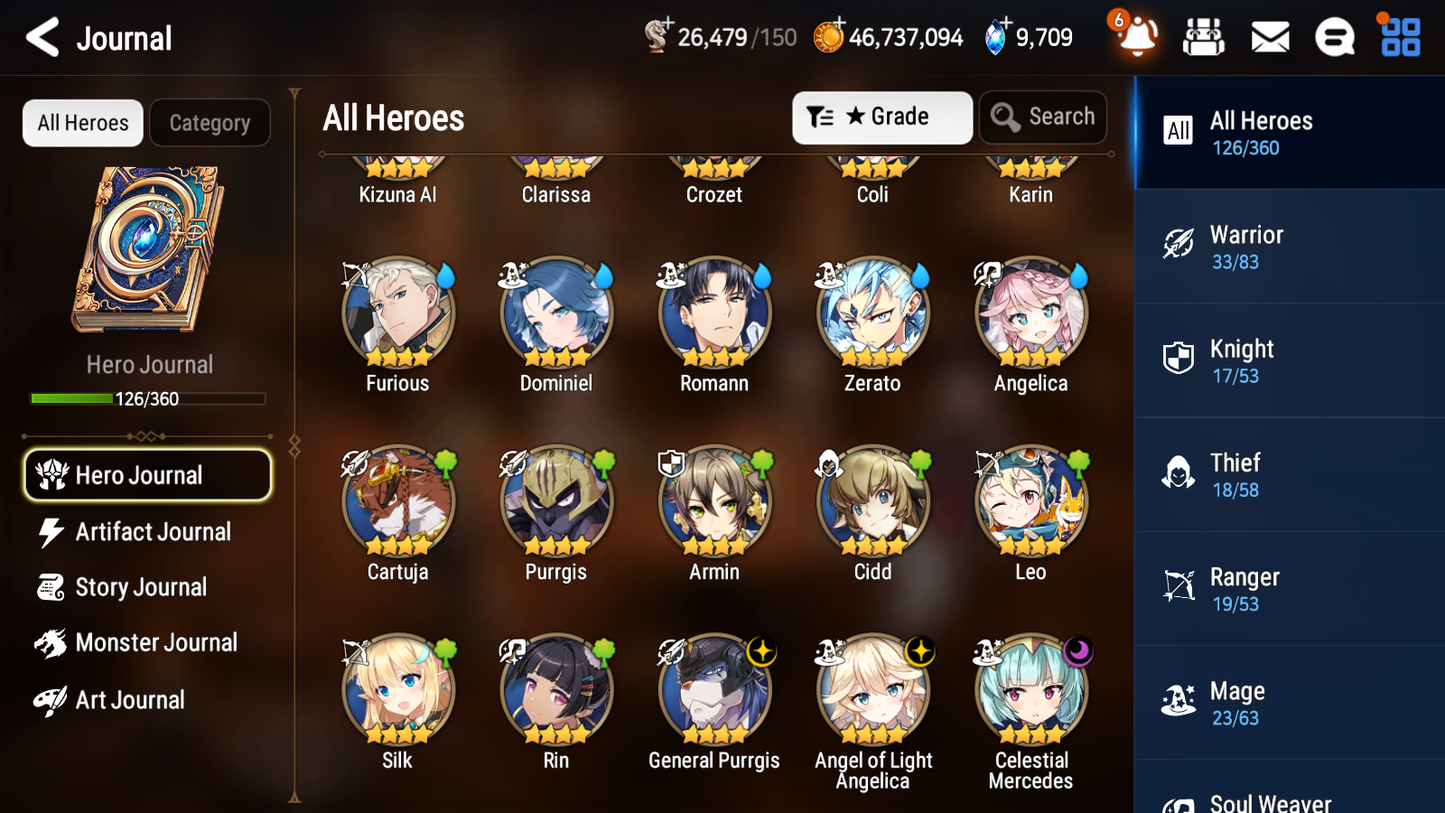Toggle the All Heroes list view
The width and height of the screenshot is (1445, 813).
(82, 122)
